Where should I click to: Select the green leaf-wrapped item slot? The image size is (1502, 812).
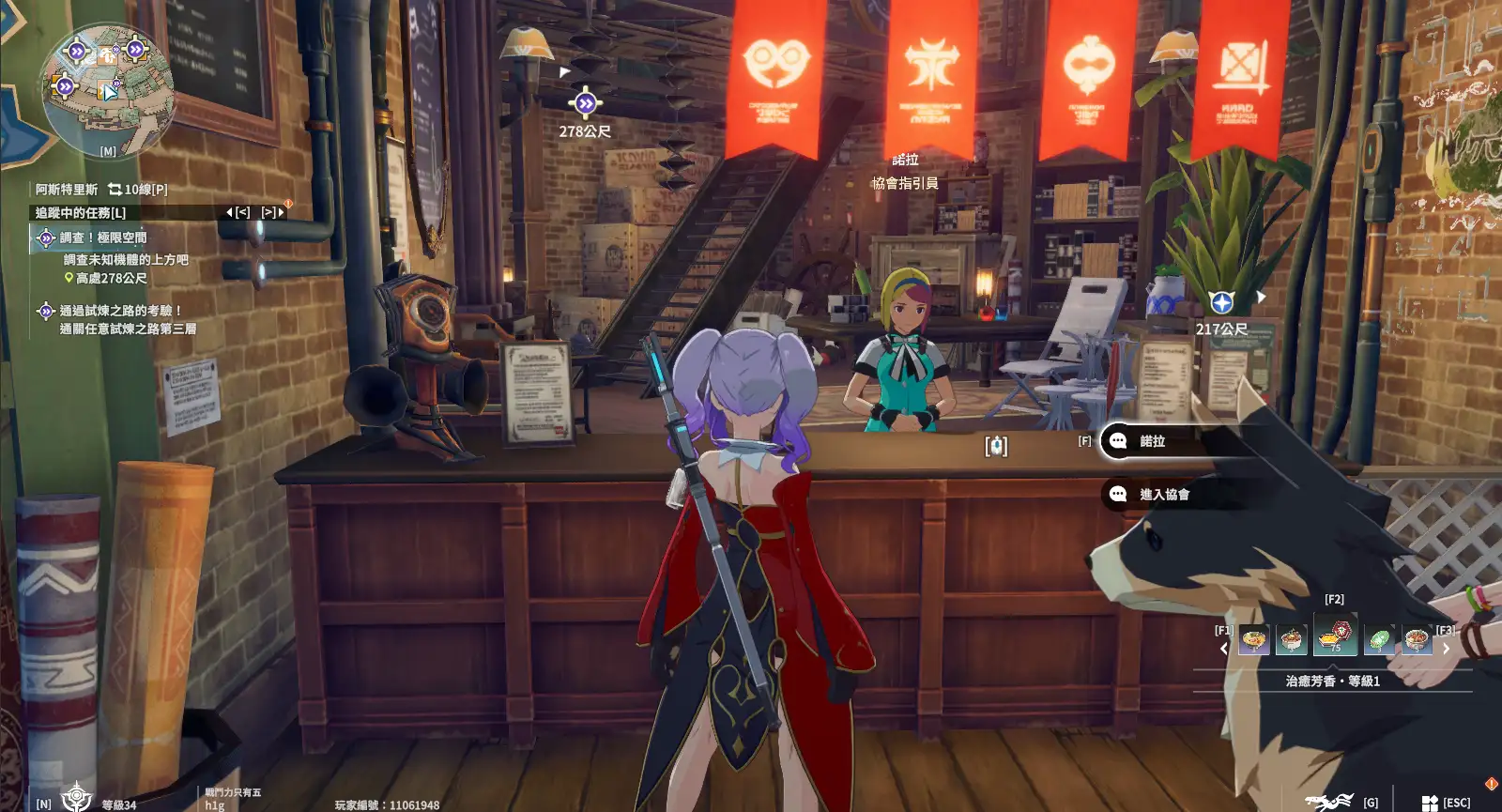(x=1378, y=640)
